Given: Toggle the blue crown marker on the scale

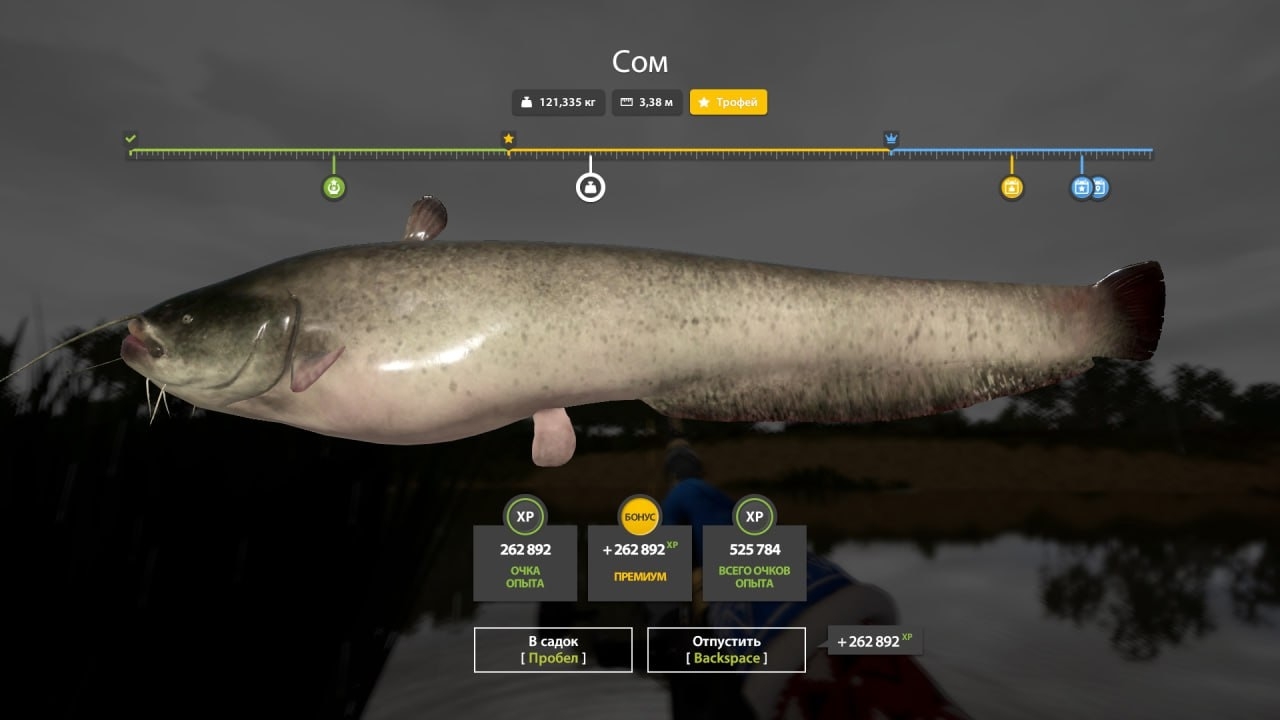Looking at the screenshot, I should pos(890,138).
